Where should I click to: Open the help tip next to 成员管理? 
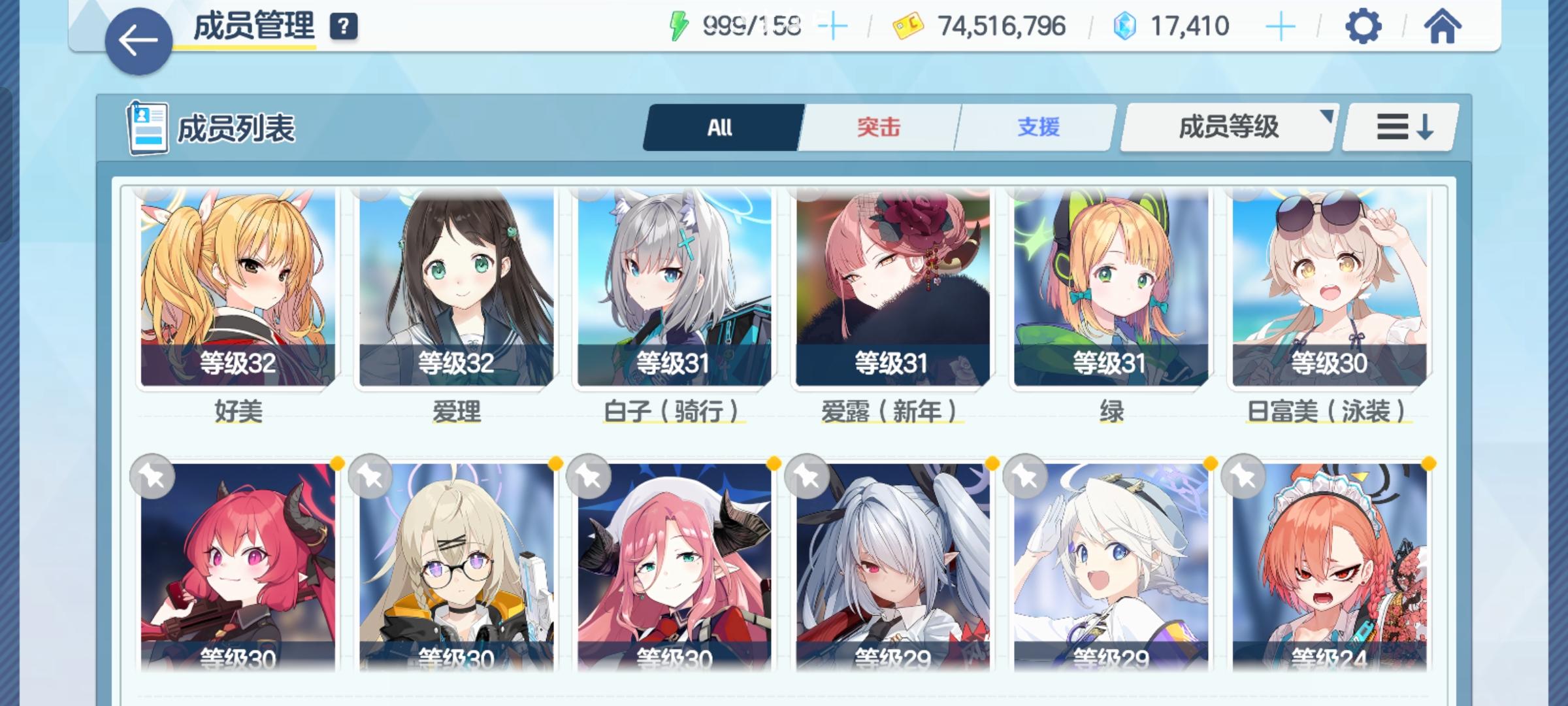click(345, 27)
